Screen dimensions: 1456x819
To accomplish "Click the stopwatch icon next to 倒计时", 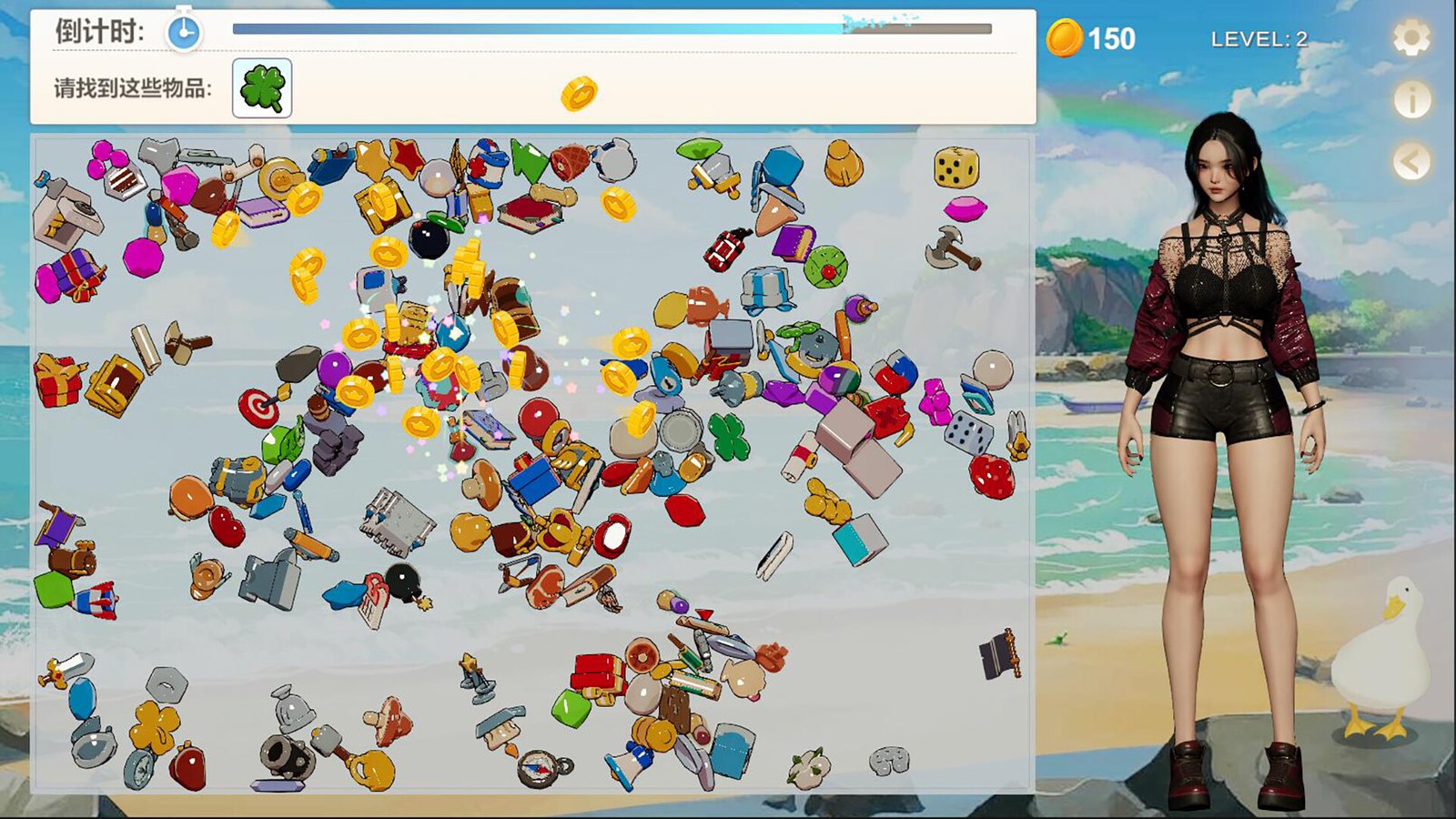I will coord(182,29).
